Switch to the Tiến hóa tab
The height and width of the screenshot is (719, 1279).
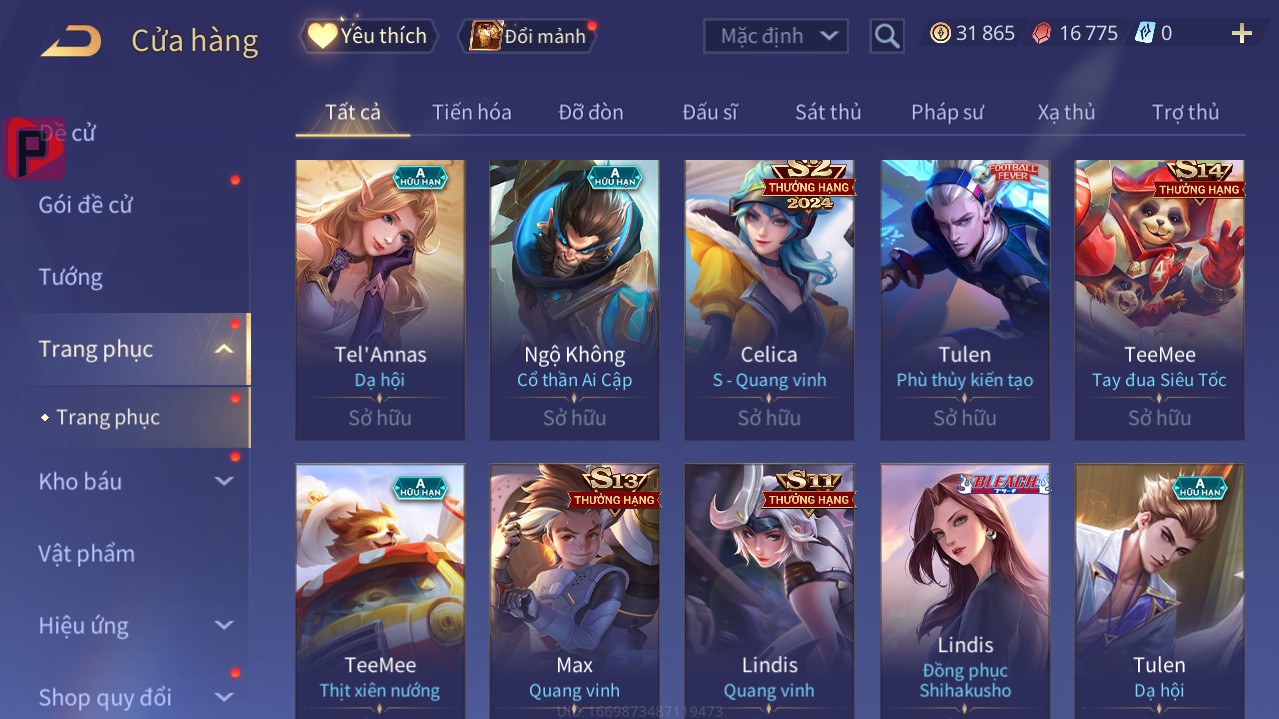tap(471, 112)
